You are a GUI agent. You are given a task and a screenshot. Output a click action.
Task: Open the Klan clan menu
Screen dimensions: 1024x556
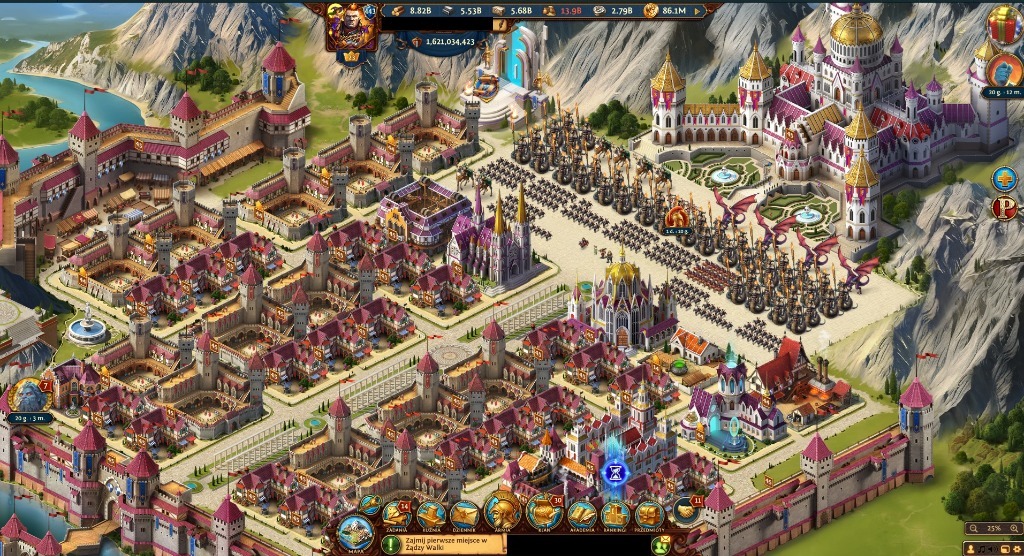tap(543, 510)
